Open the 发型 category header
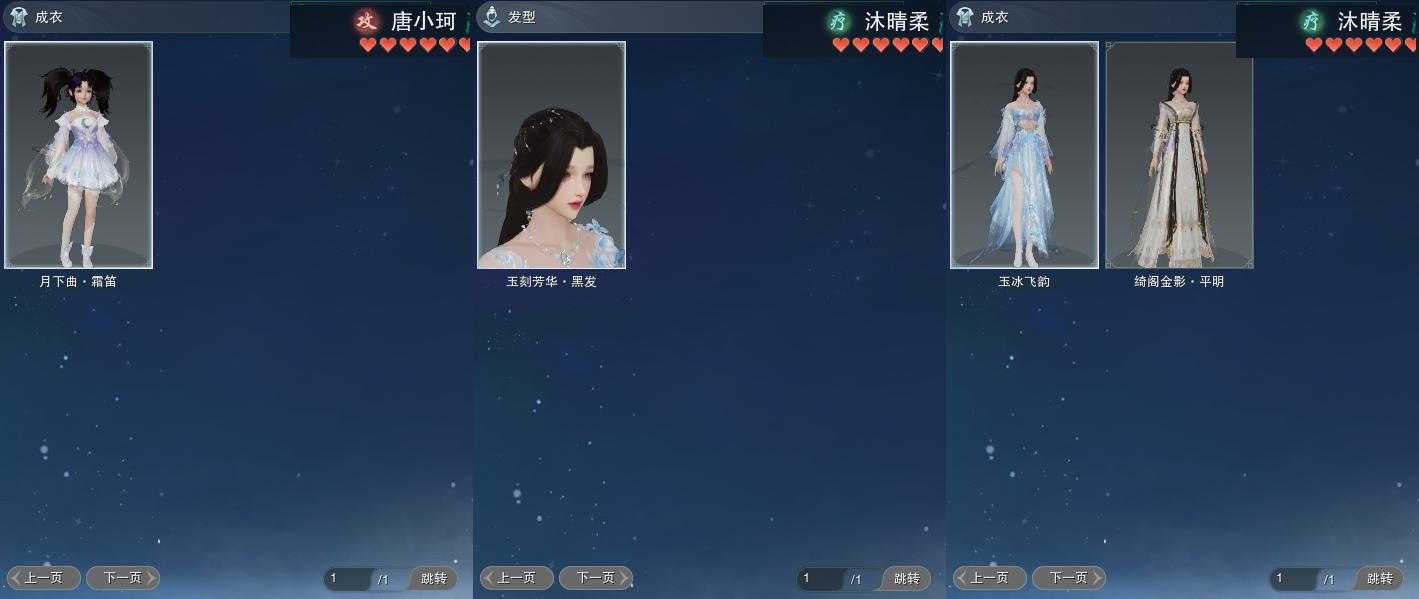Screen dimensions: 1419x599 [x=520, y=17]
